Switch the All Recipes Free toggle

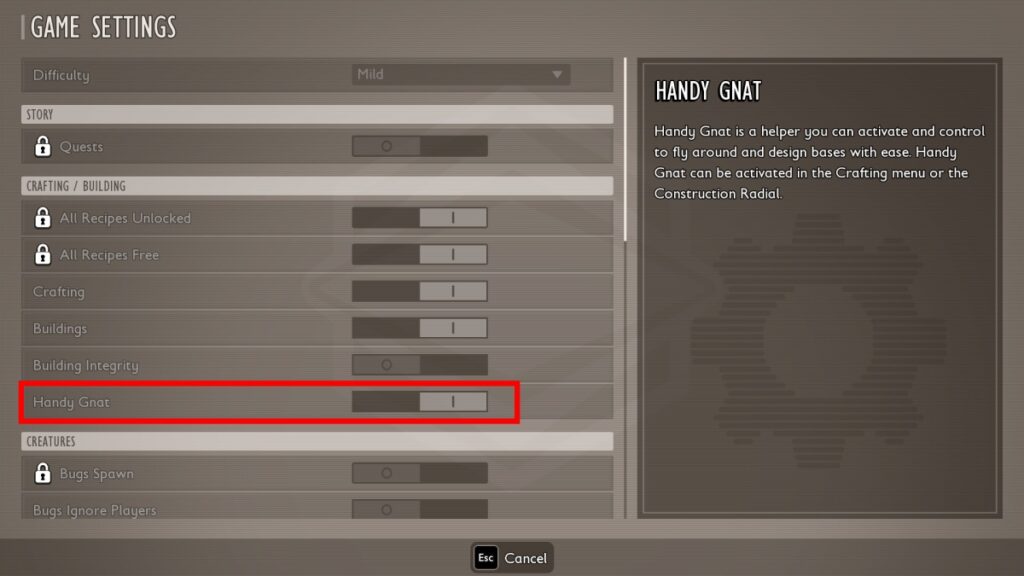[419, 255]
